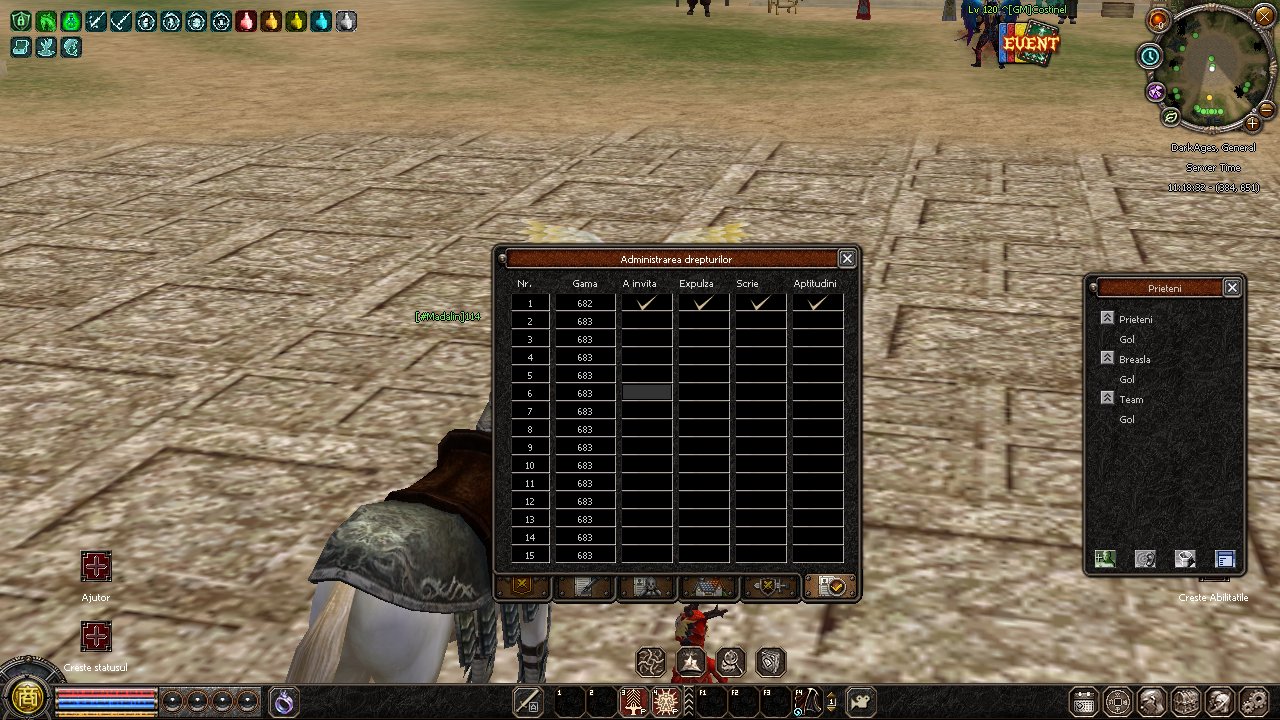
Task: Enable the Expulza permission for rank 2
Action: pyautogui.click(x=703, y=320)
